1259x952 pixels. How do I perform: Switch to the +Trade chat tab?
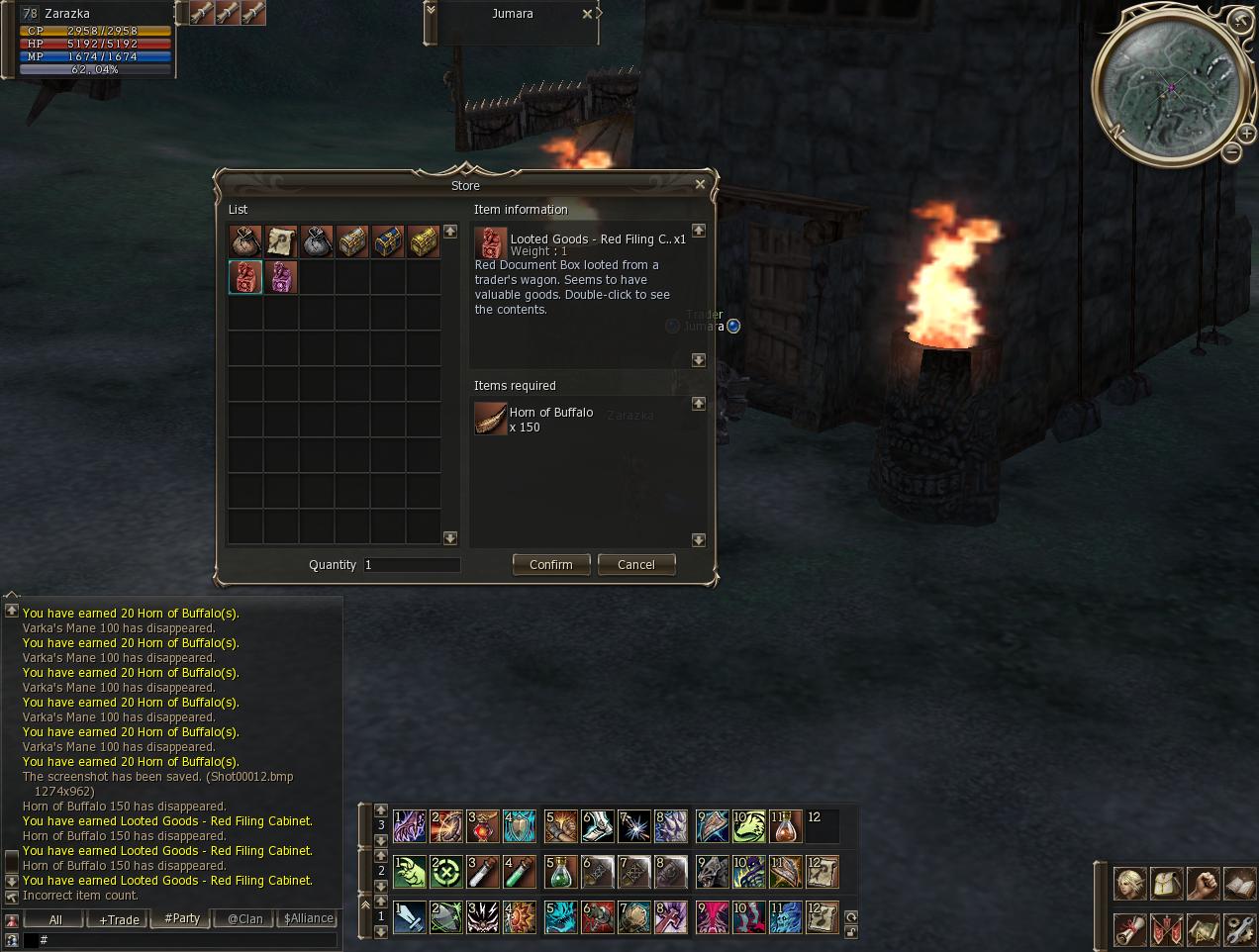point(119,919)
